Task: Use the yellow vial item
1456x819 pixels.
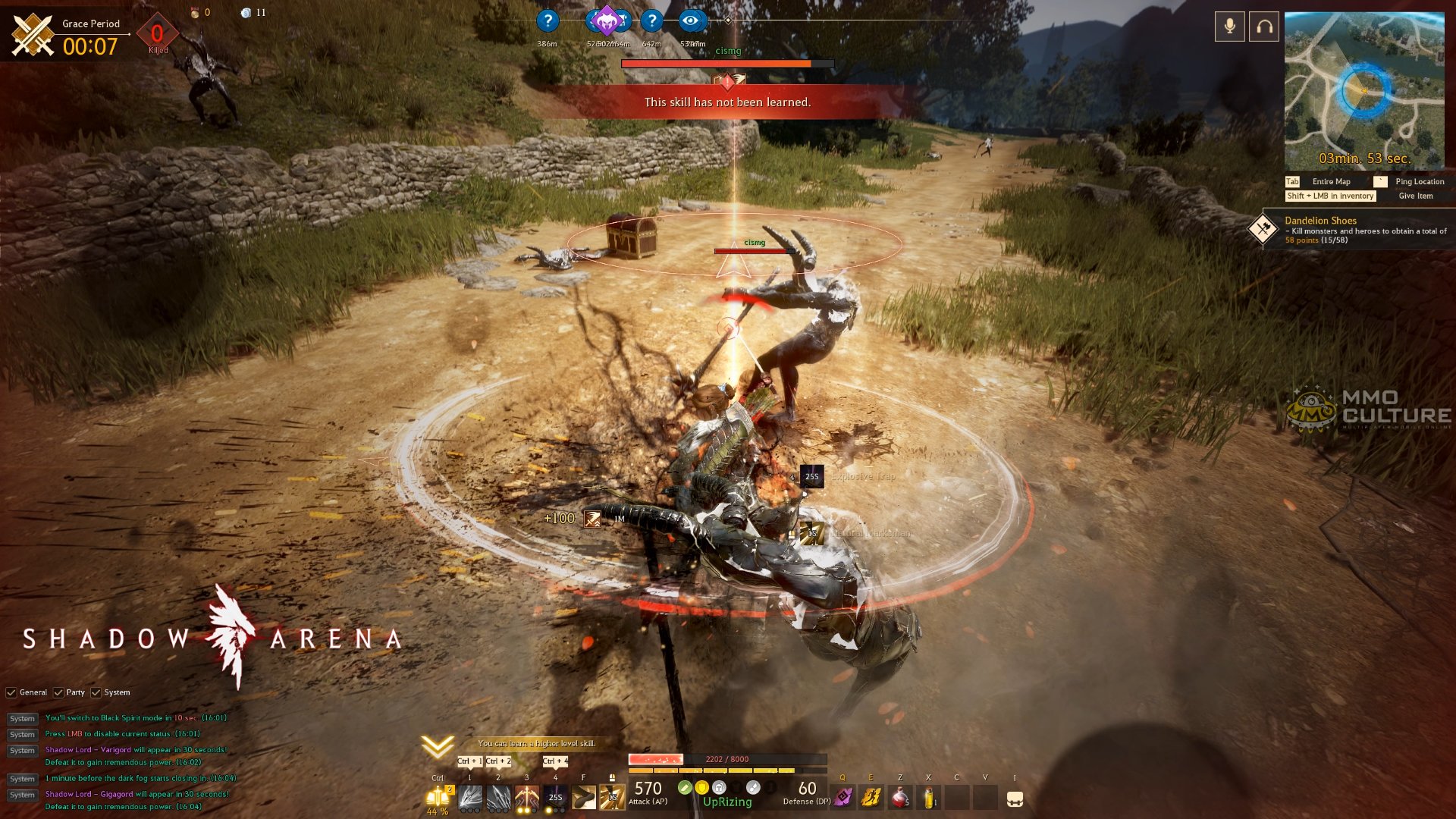Action: tap(928, 798)
